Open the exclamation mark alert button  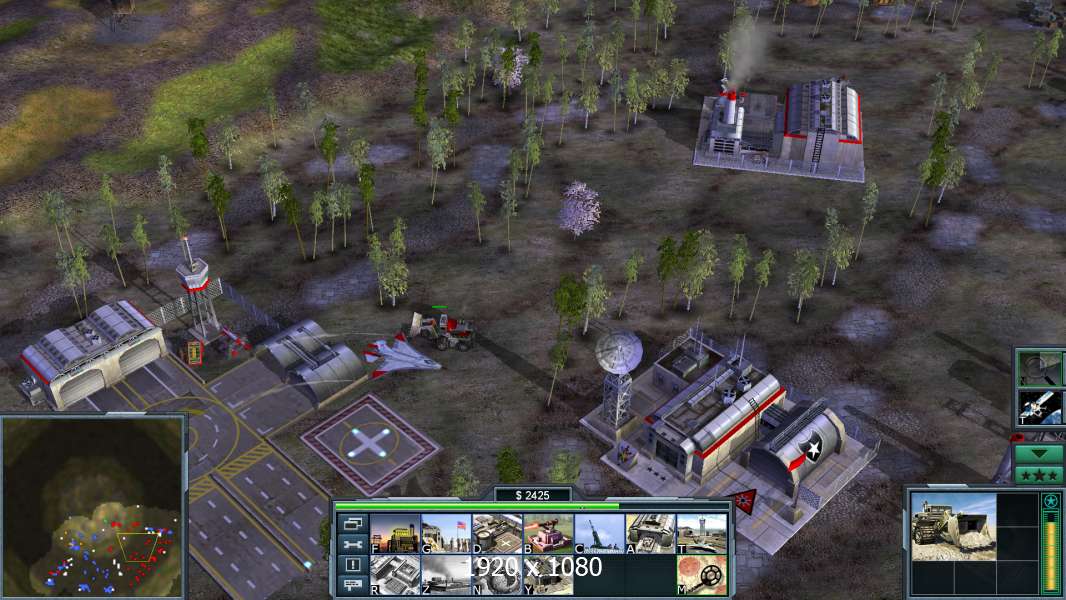(x=352, y=565)
